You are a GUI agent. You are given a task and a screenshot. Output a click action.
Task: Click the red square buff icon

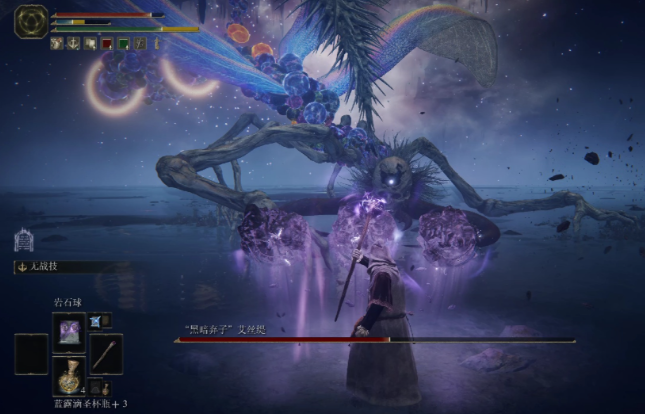click(106, 43)
